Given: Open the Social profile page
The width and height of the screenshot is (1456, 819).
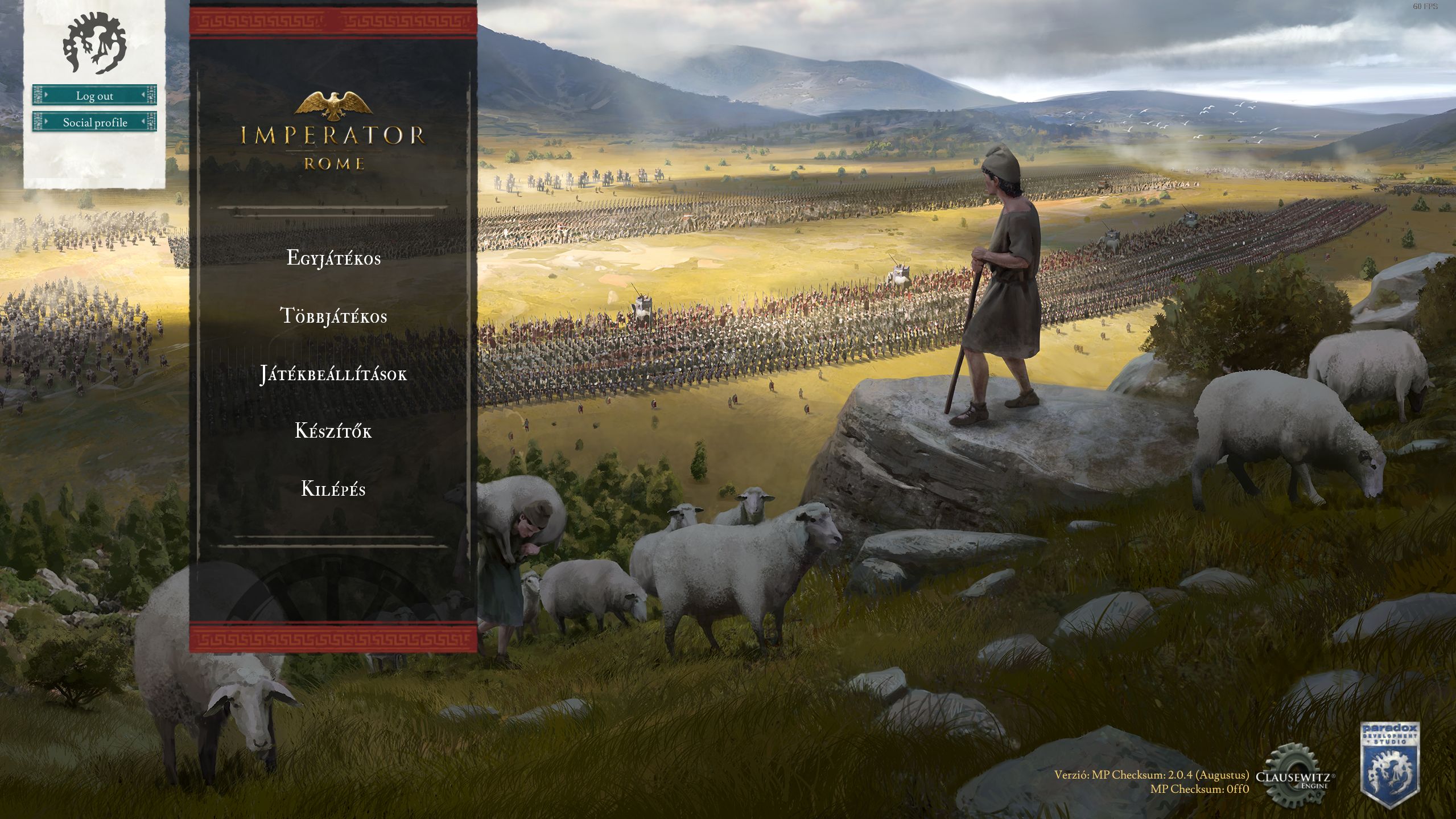Looking at the screenshot, I should pos(94,122).
